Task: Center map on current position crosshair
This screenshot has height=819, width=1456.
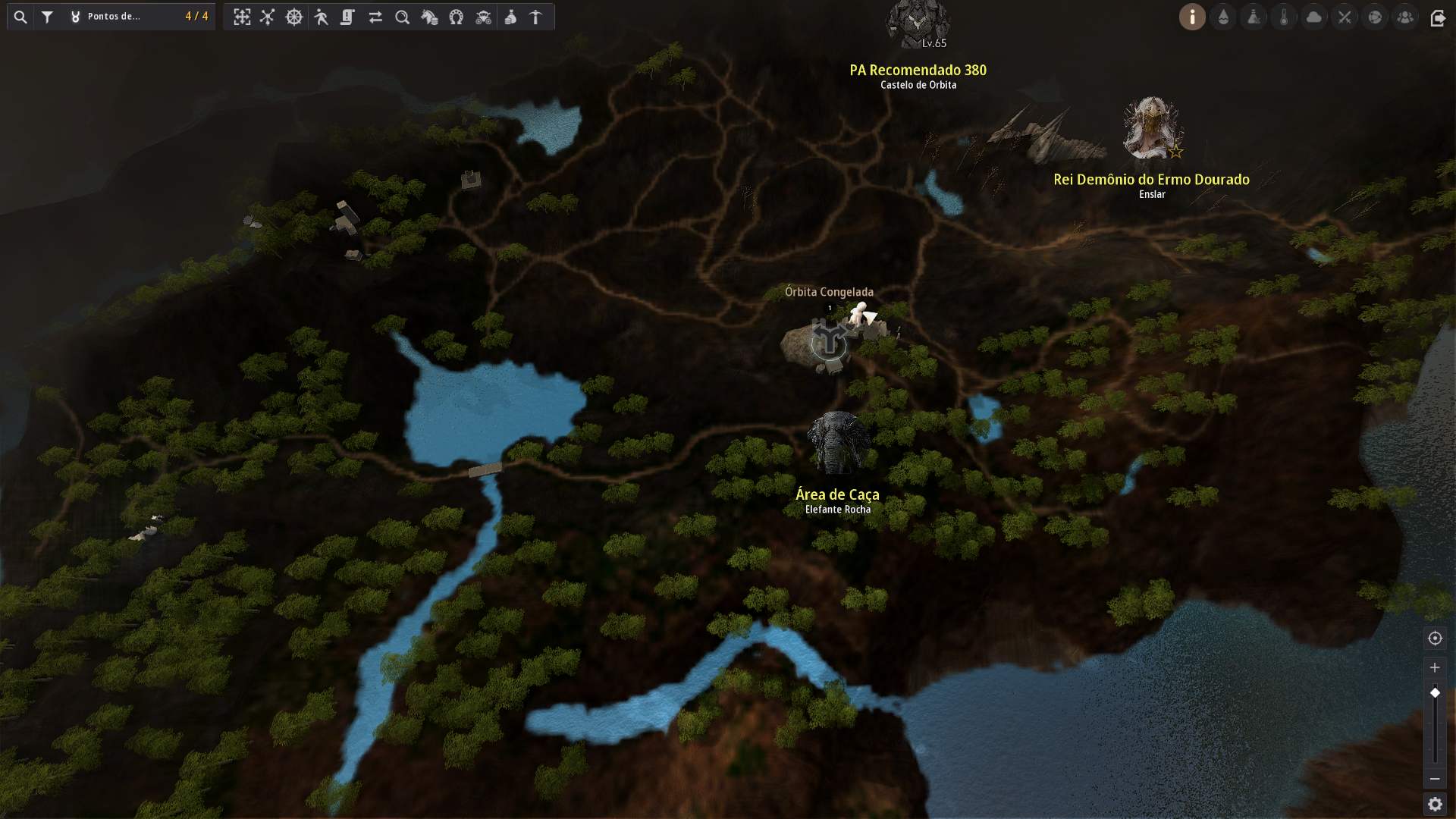Action: click(1435, 639)
